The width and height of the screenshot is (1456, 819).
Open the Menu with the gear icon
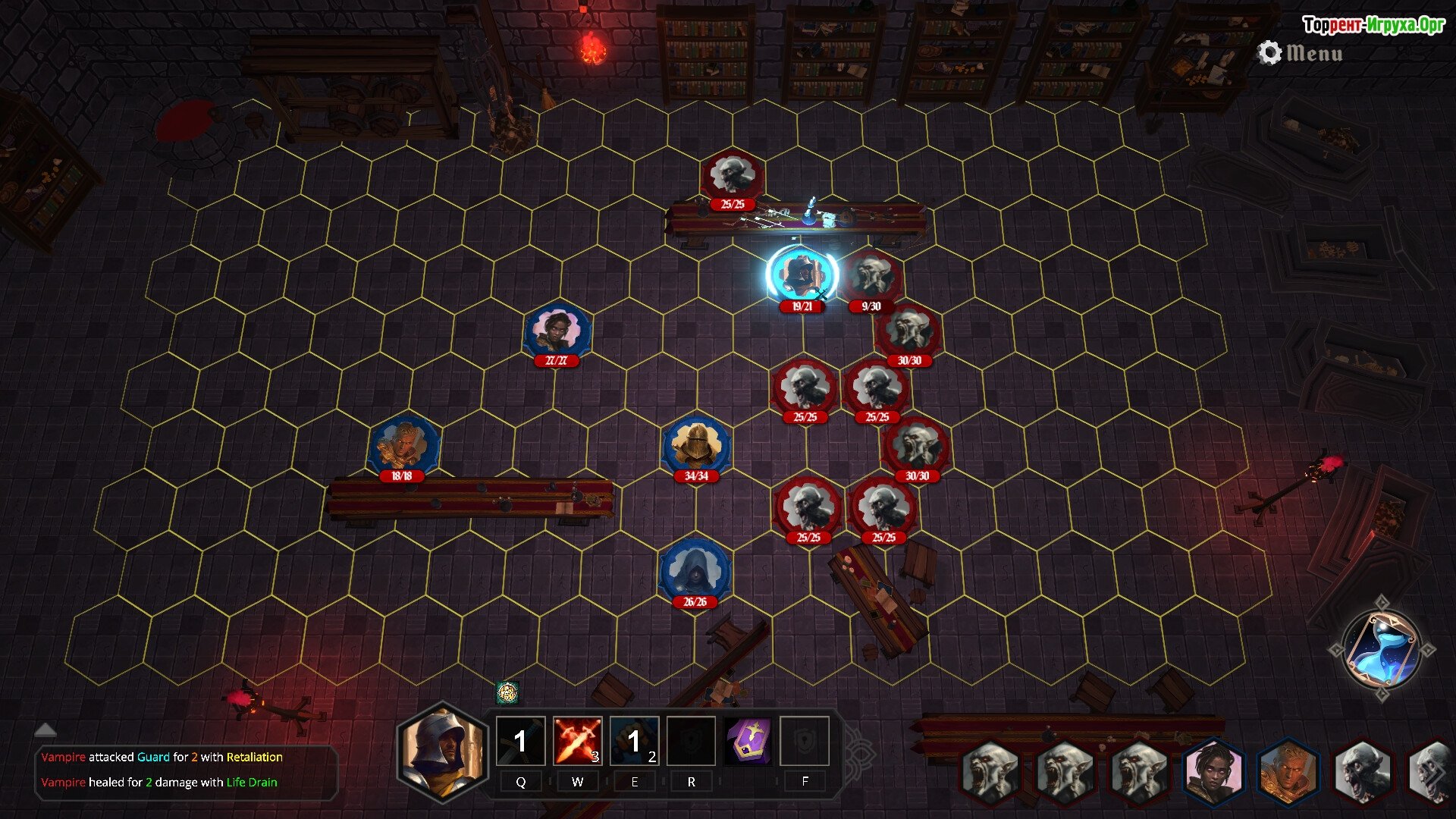1301,53
